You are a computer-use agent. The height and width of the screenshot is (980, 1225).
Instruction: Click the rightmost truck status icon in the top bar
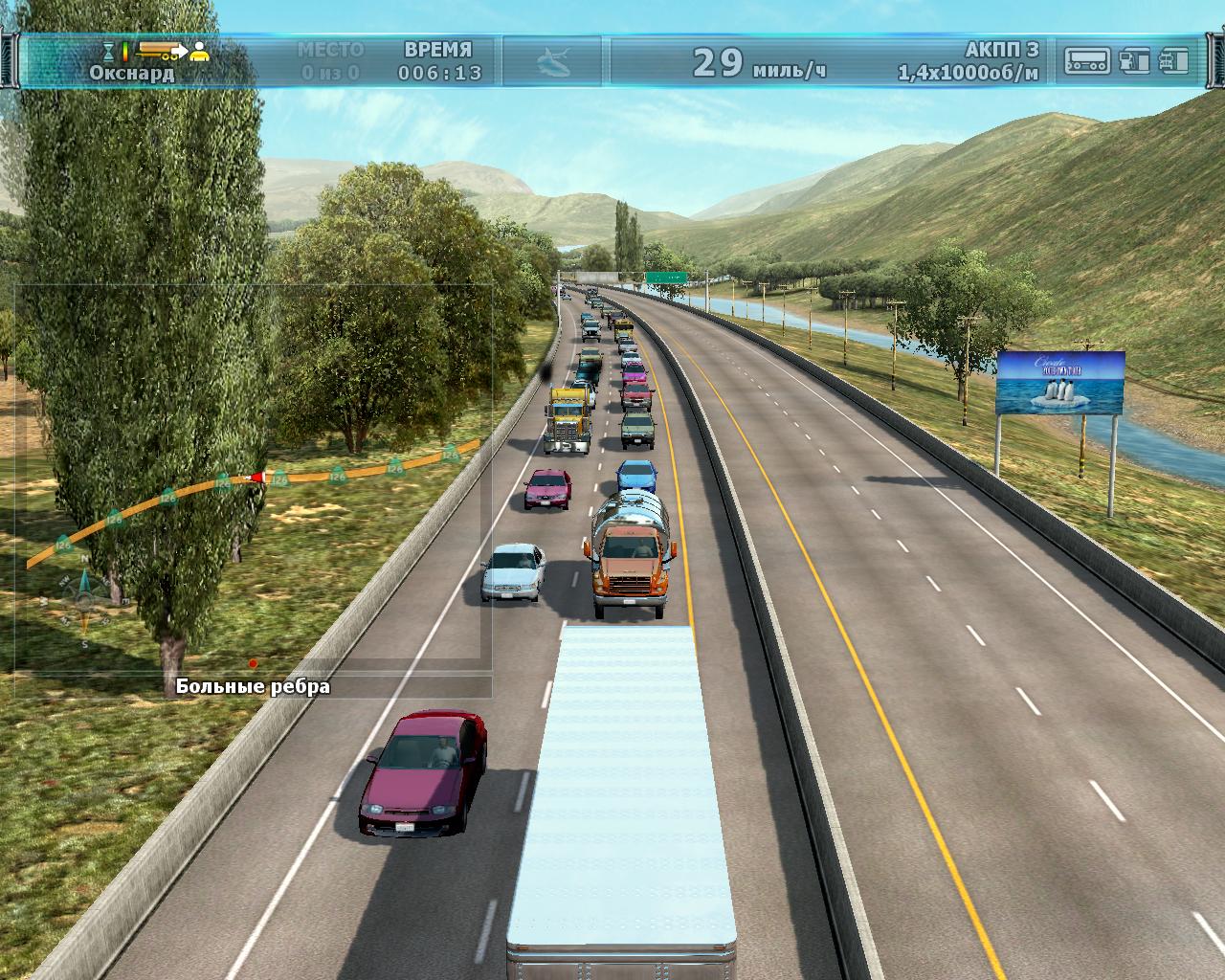[x=1173, y=61]
